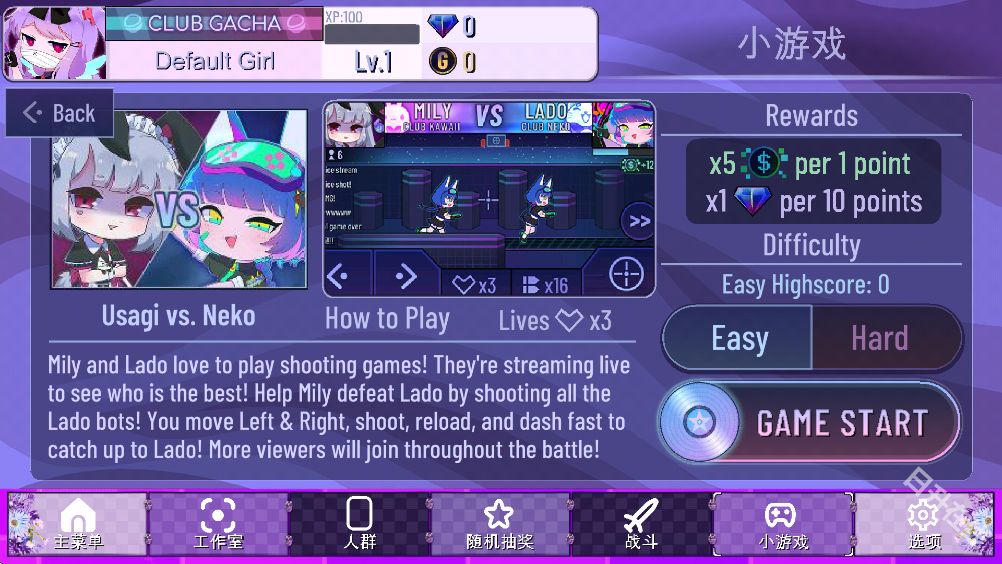Viewport: 1002px width, 564px height.
Task: Switch to Hard difficulty
Action: pyautogui.click(x=881, y=338)
